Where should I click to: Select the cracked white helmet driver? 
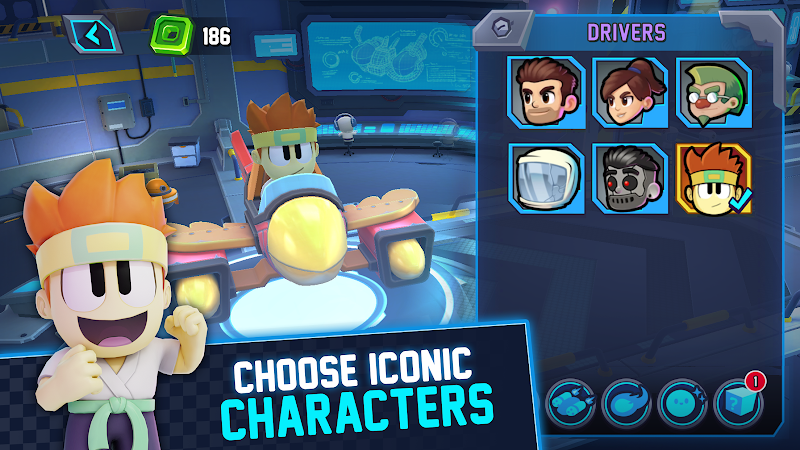tap(544, 180)
